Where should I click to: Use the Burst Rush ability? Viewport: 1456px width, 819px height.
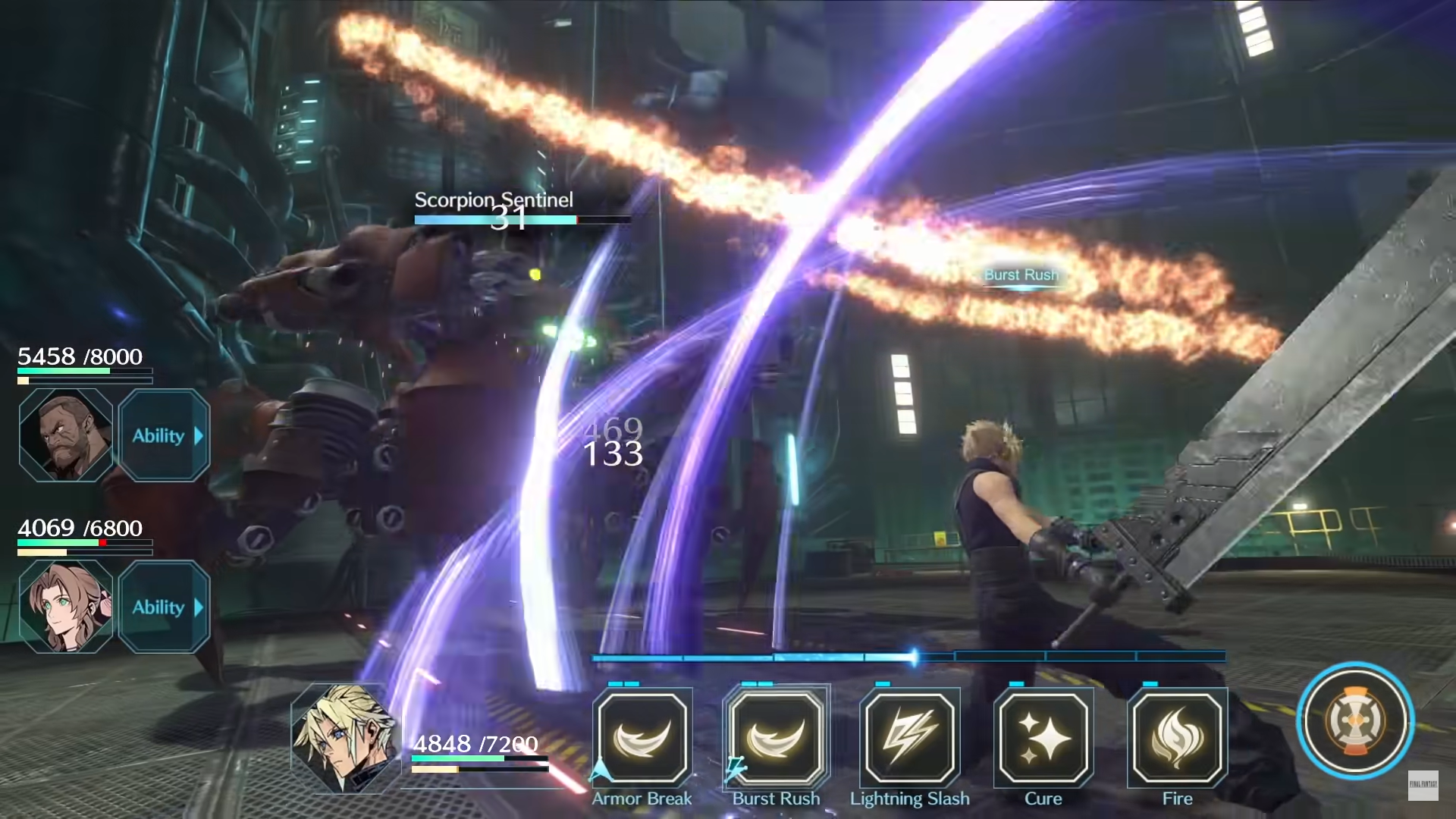[776, 738]
